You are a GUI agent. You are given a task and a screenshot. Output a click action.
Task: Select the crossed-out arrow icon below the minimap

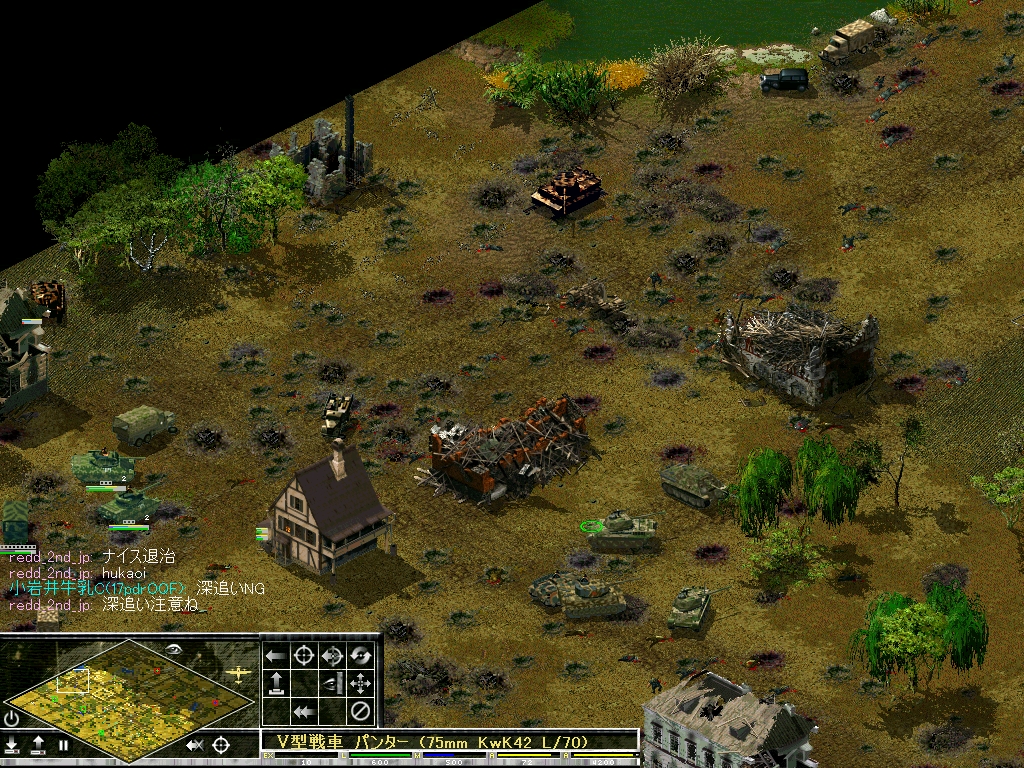coord(195,745)
